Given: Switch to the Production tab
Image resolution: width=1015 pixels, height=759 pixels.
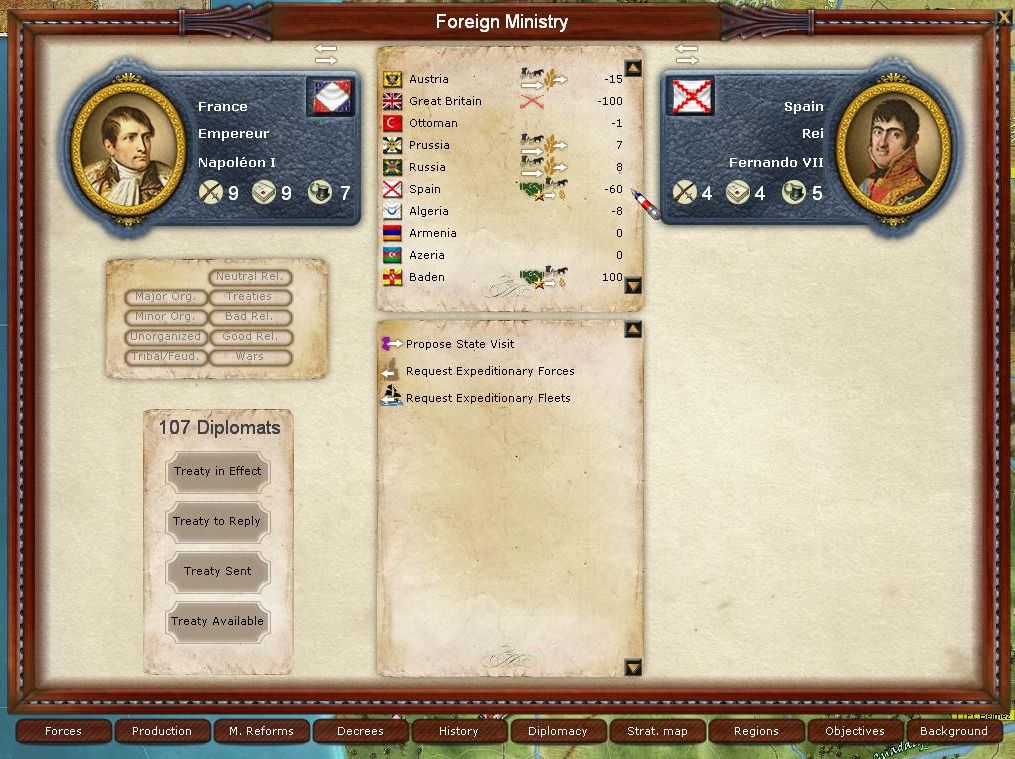Looking at the screenshot, I should [162, 731].
